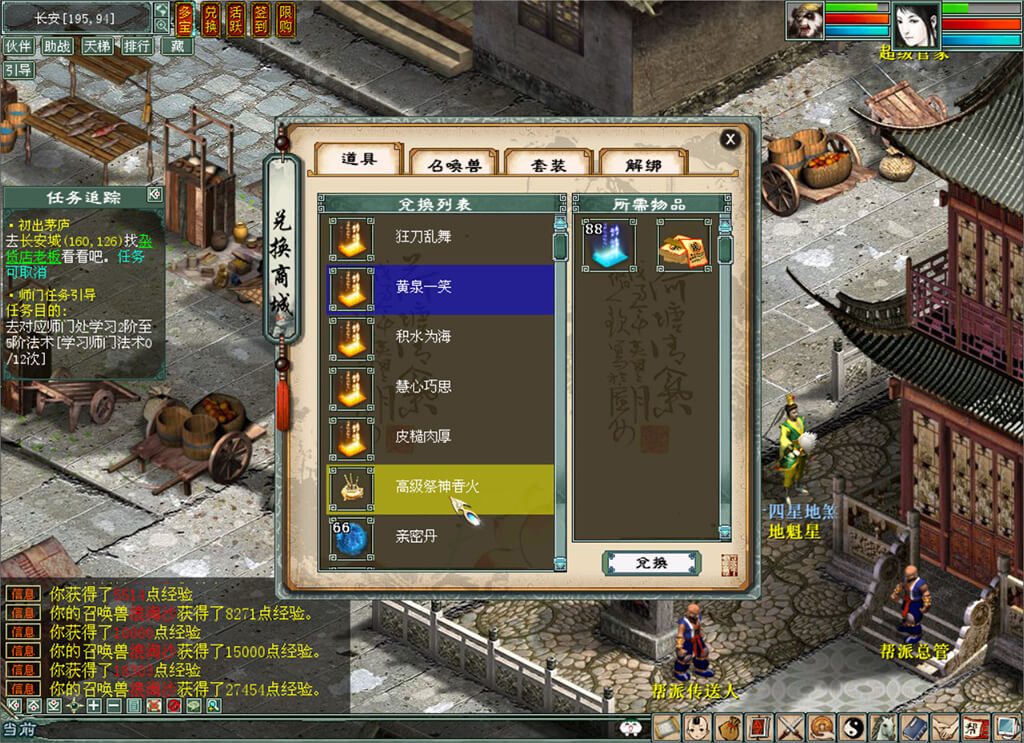Open the 排行 ranking panel
Viewport: 1024px width, 743px height.
pos(137,46)
